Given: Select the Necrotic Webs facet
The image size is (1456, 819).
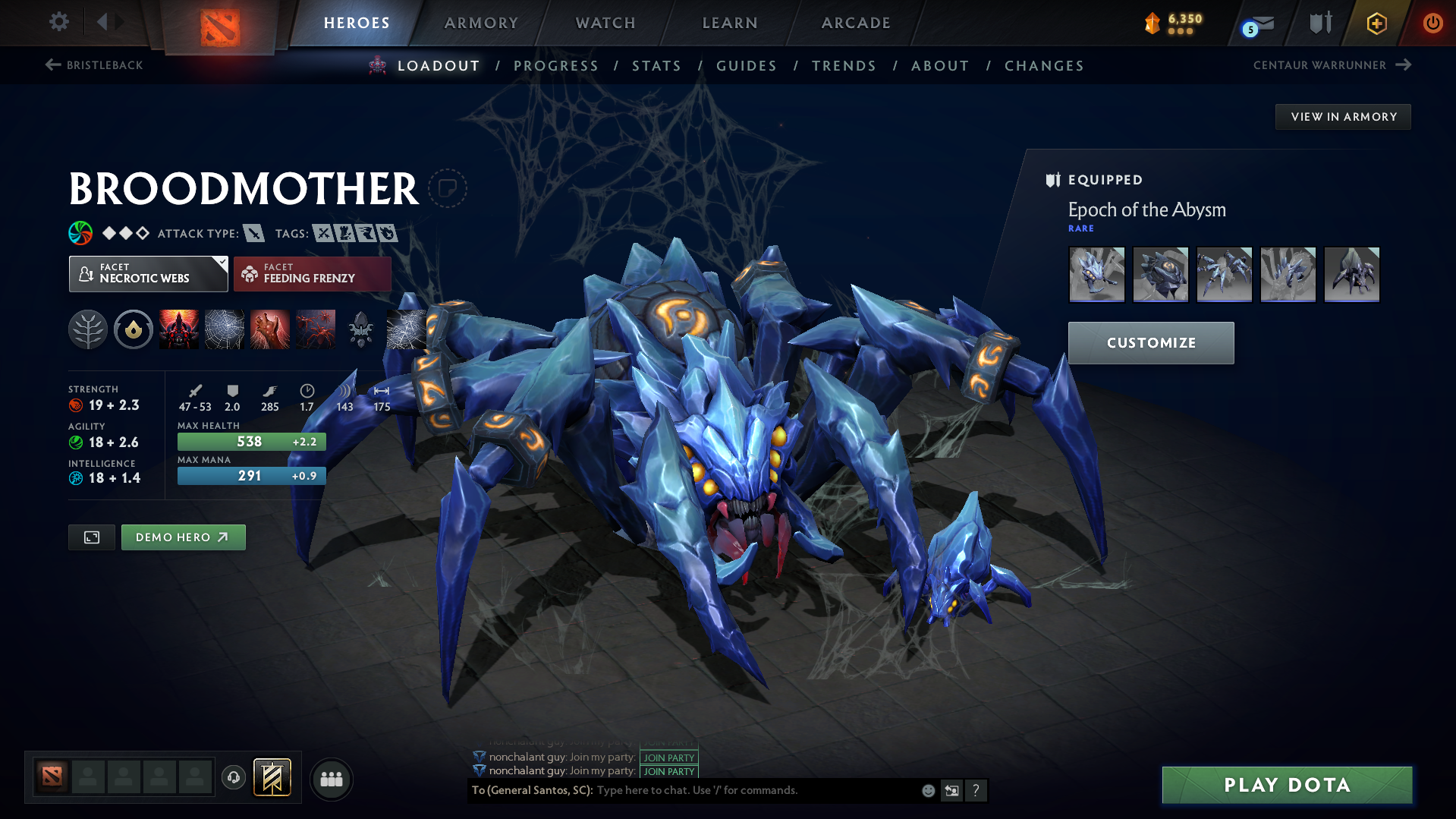Looking at the screenshot, I should click(x=148, y=273).
